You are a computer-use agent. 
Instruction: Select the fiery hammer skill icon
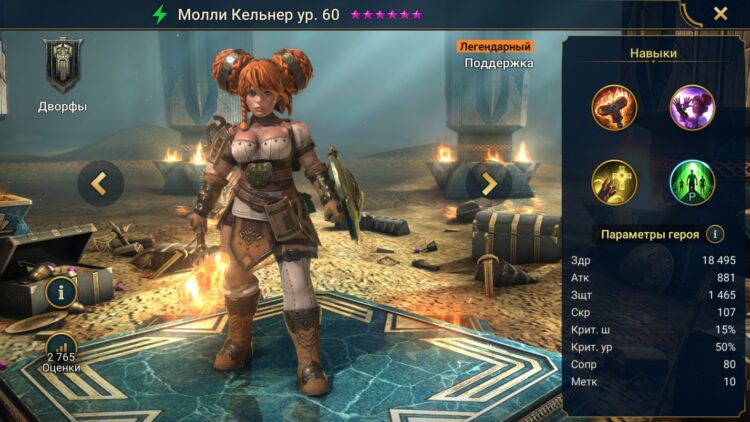click(614, 107)
